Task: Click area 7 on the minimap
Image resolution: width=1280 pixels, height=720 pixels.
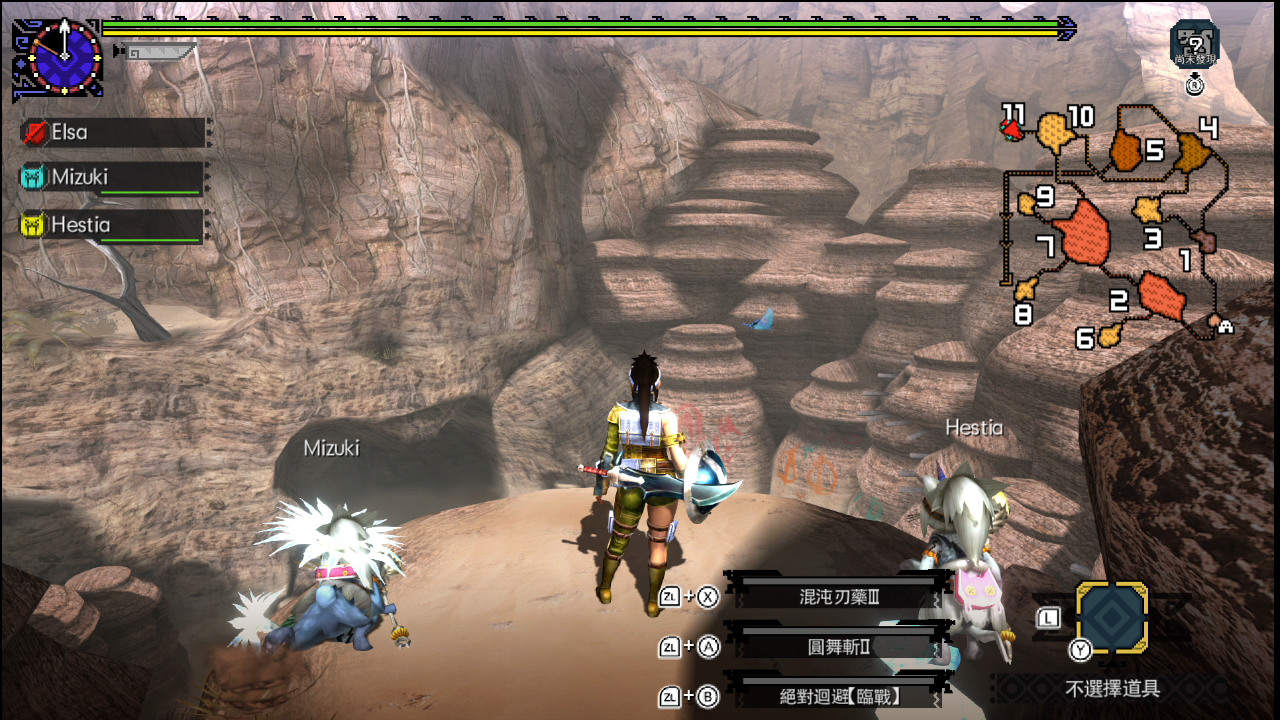Action: point(1082,234)
